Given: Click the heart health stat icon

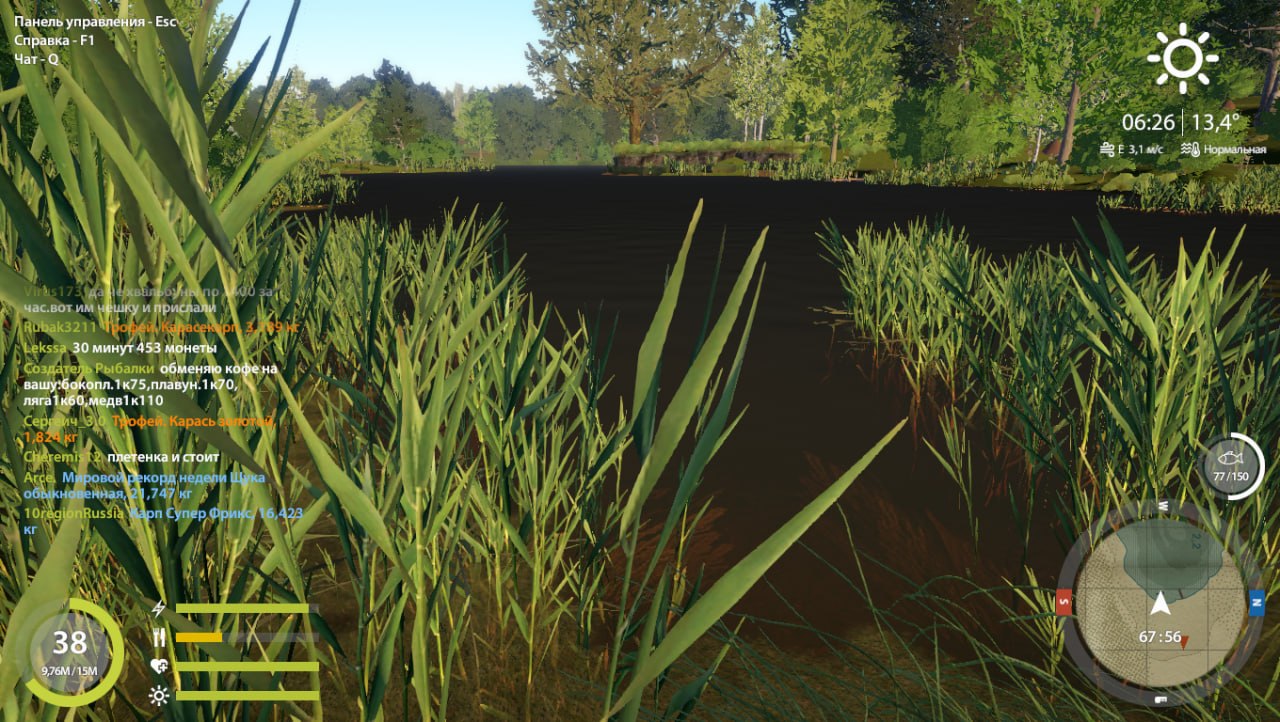Looking at the screenshot, I should 158,665.
